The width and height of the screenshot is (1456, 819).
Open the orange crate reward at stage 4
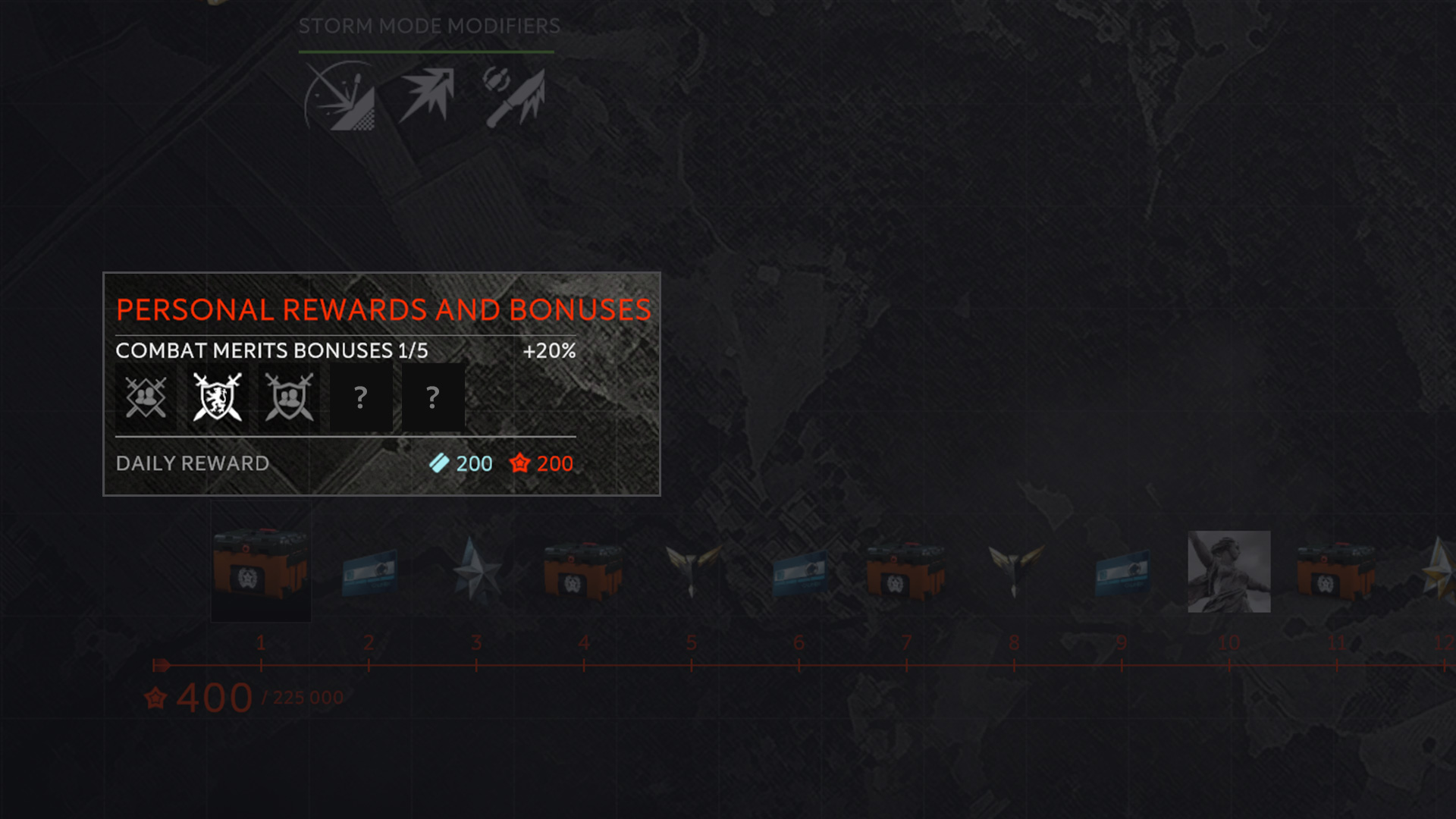click(x=583, y=571)
